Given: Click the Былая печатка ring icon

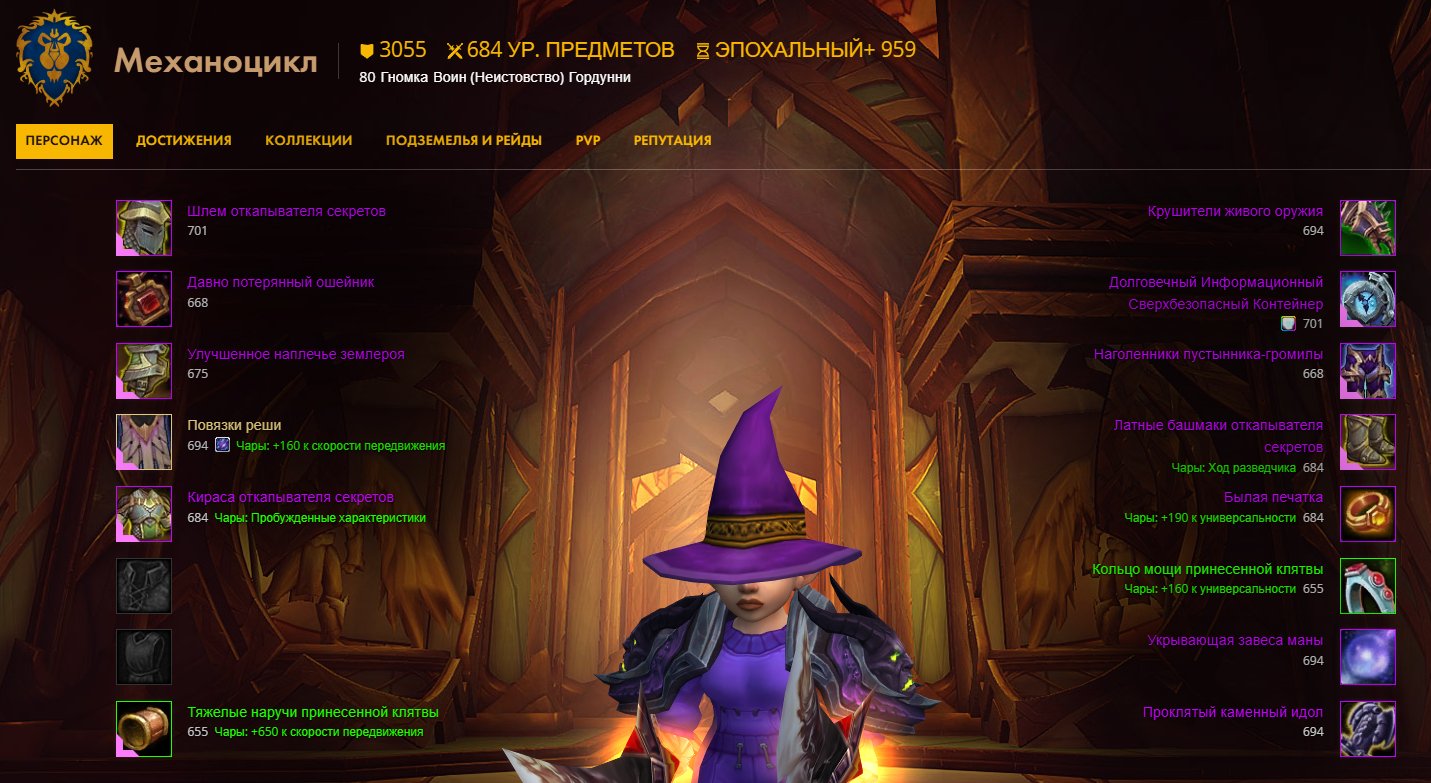Looking at the screenshot, I should coord(1368,513).
